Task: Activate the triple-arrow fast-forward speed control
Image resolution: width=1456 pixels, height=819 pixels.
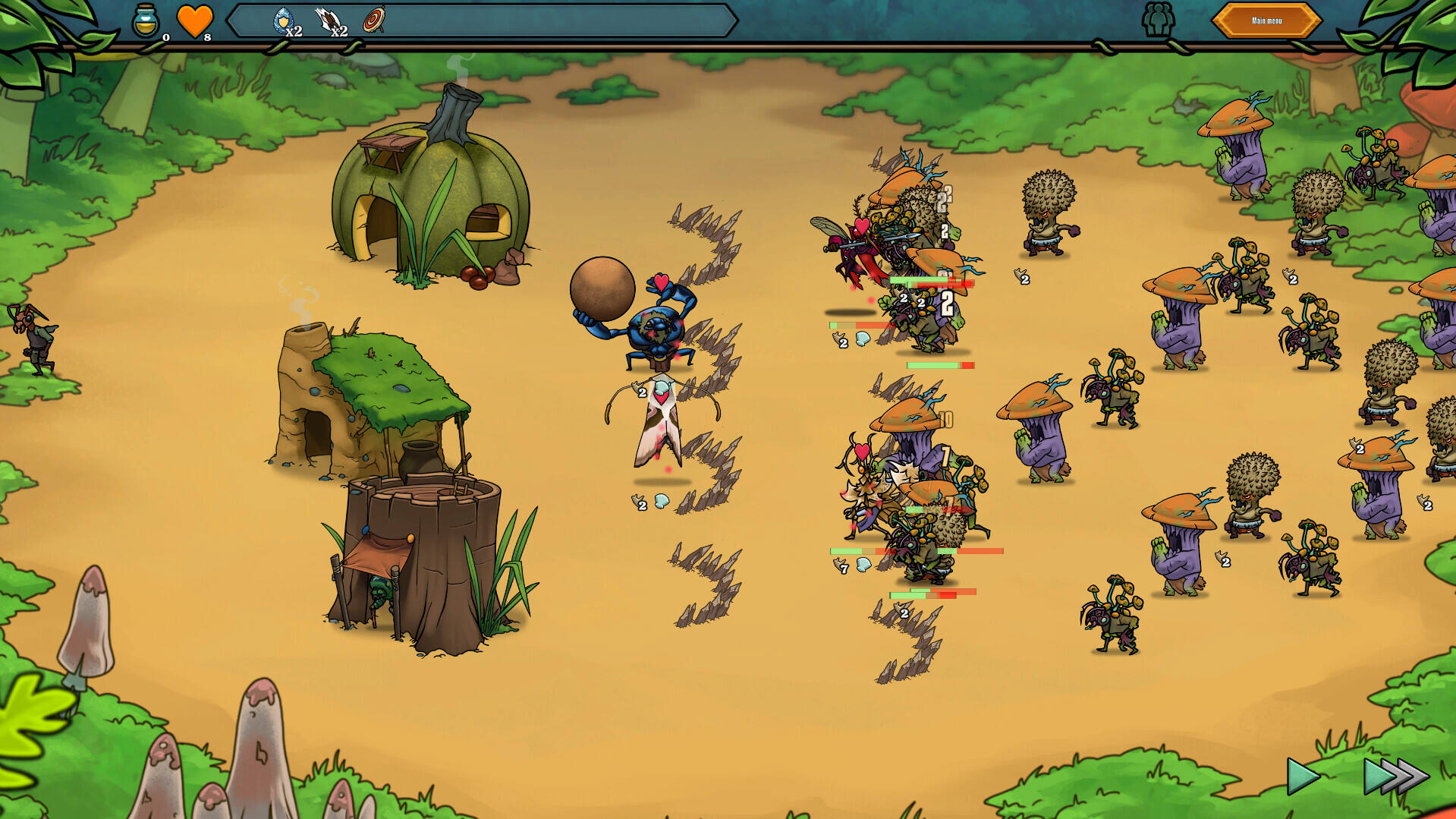Action: click(1395, 776)
